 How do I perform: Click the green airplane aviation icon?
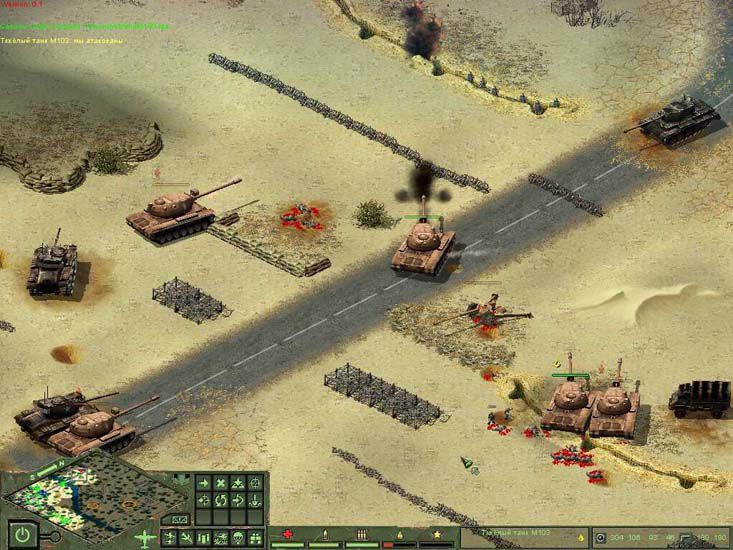tap(146, 536)
